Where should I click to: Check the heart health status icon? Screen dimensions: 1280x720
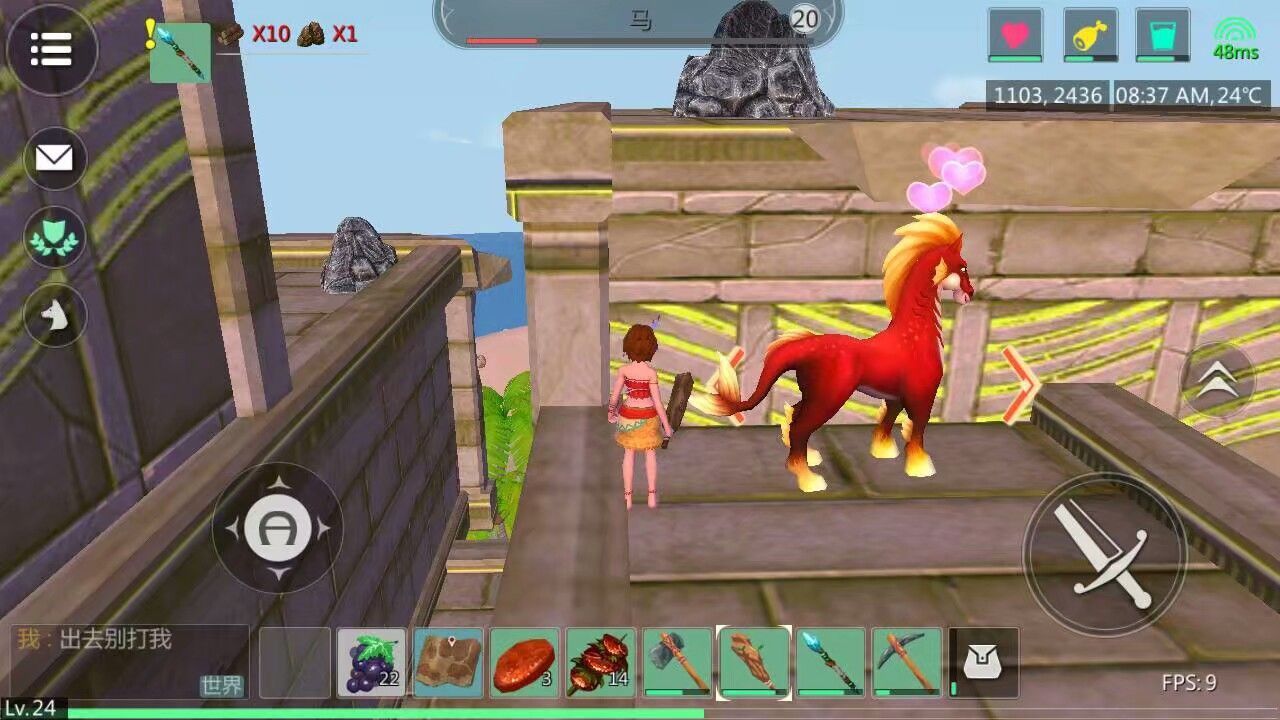[1015, 35]
